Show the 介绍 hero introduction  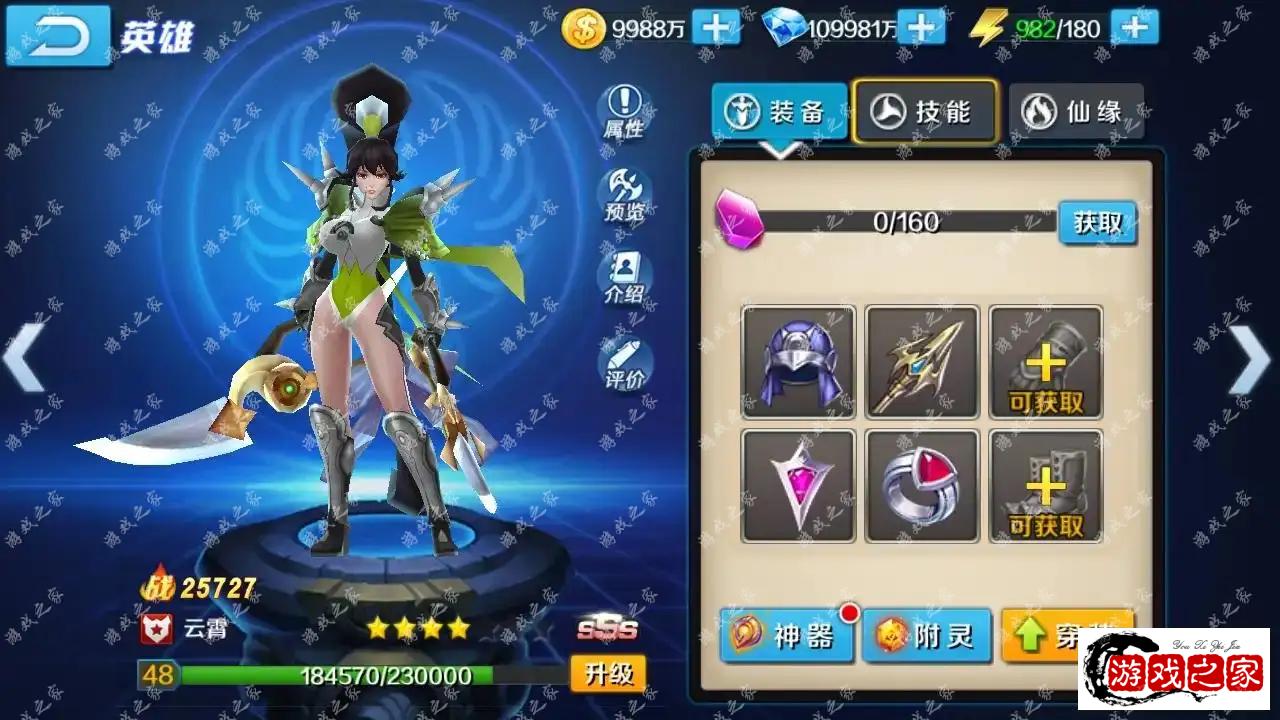click(x=624, y=278)
